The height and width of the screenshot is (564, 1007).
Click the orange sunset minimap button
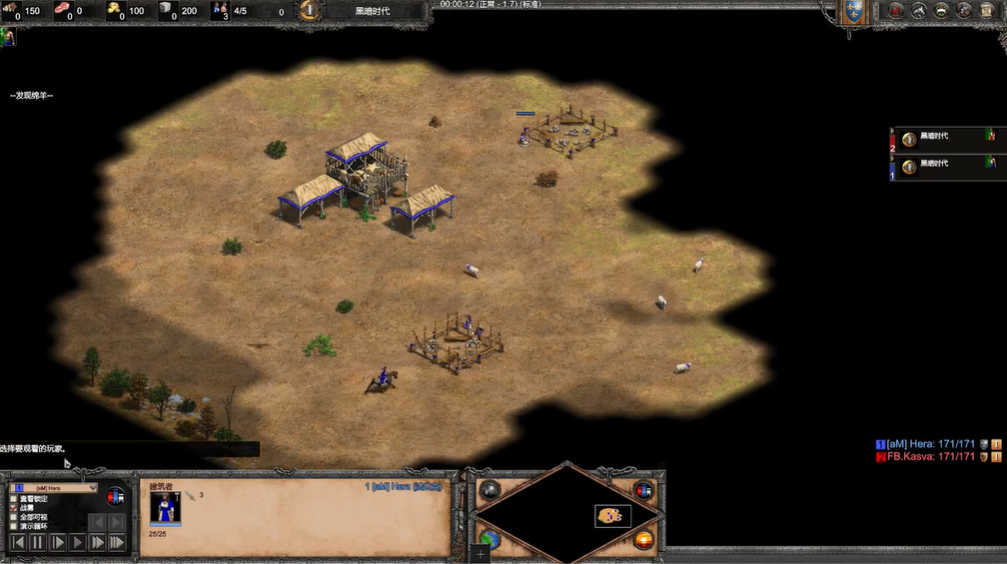(x=643, y=540)
